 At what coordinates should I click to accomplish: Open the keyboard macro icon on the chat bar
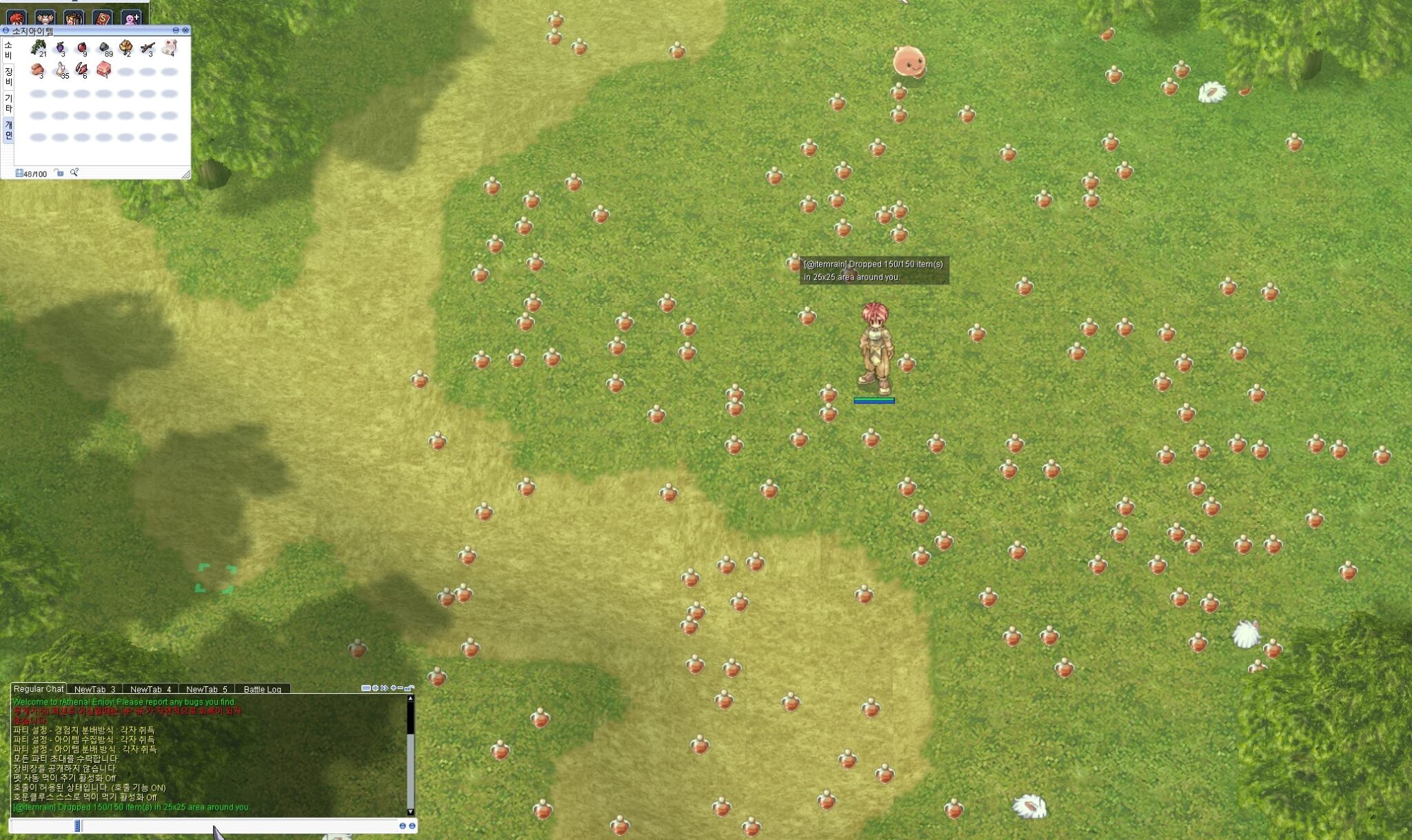click(x=367, y=688)
